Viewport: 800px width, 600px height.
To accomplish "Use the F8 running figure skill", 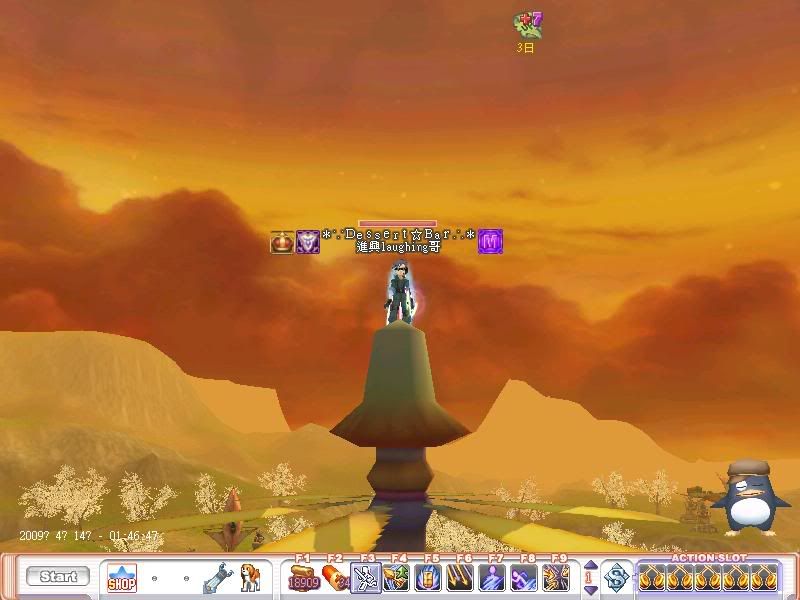I will pos(524,578).
